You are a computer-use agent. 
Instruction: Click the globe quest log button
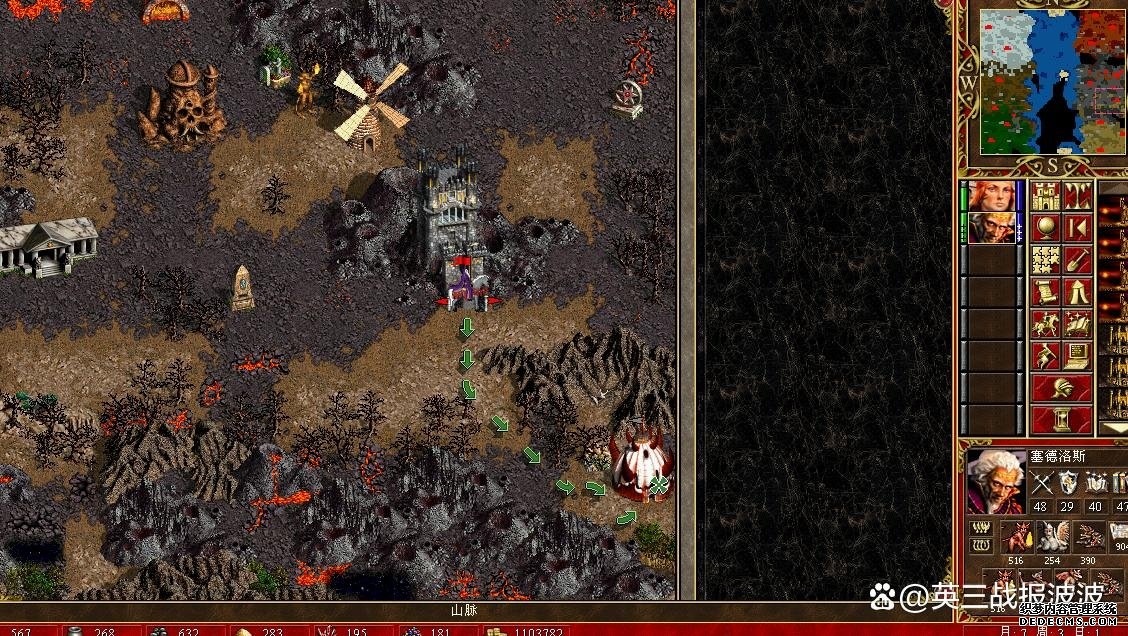pyautogui.click(x=1045, y=228)
